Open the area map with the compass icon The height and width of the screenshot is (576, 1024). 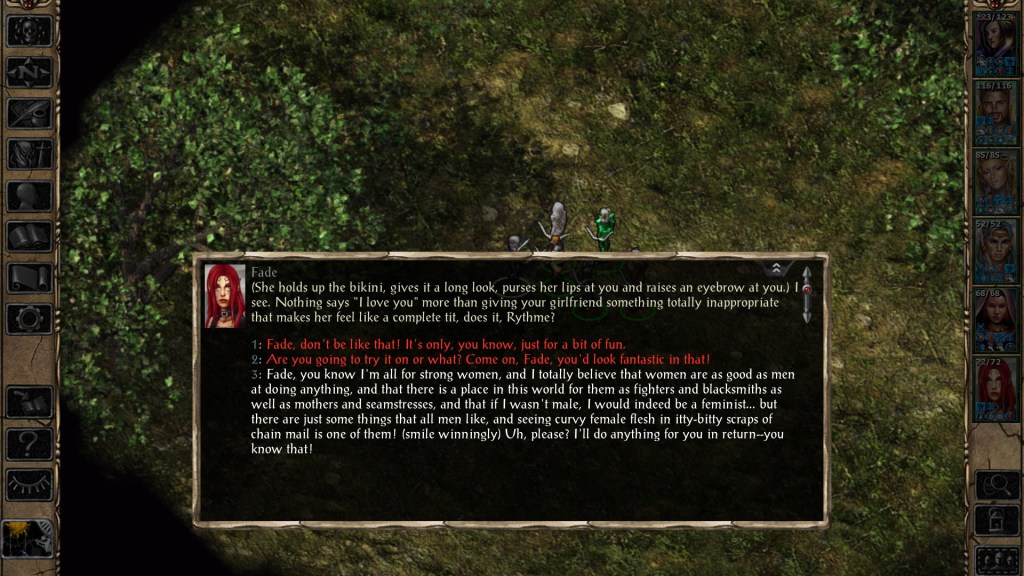(x=29, y=72)
